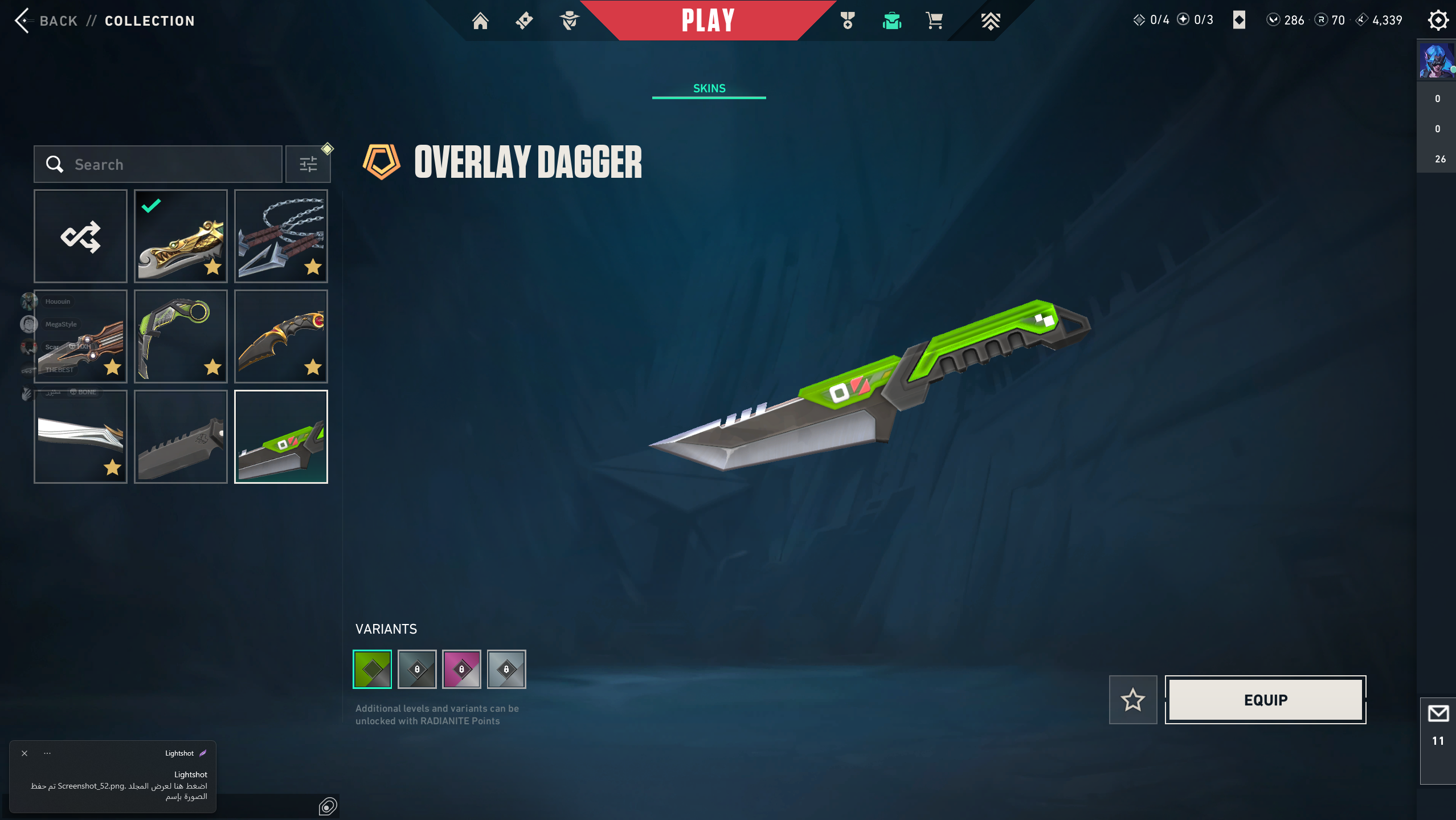Select the locked pink variant
The height and width of the screenshot is (820, 1456).
(461, 670)
